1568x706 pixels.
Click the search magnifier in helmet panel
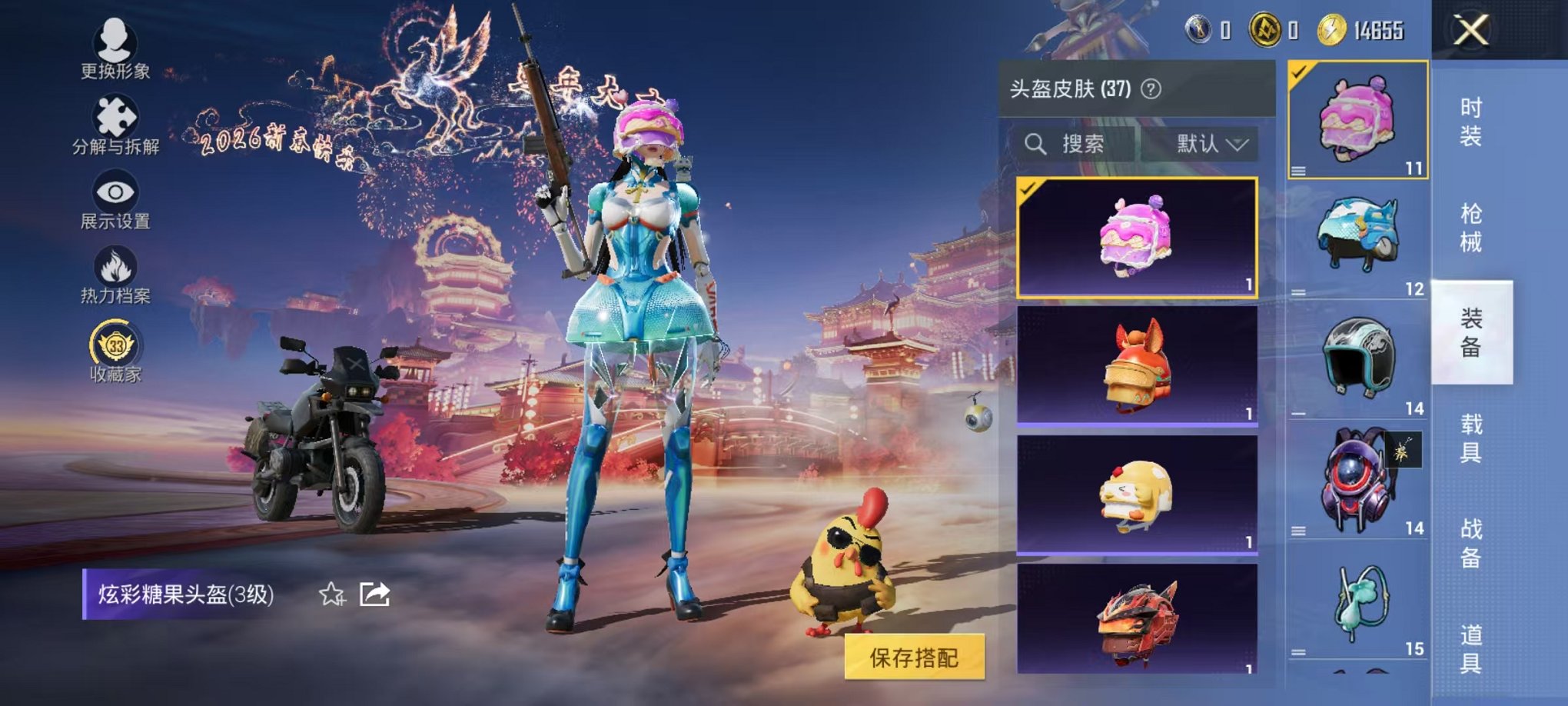click(1037, 145)
